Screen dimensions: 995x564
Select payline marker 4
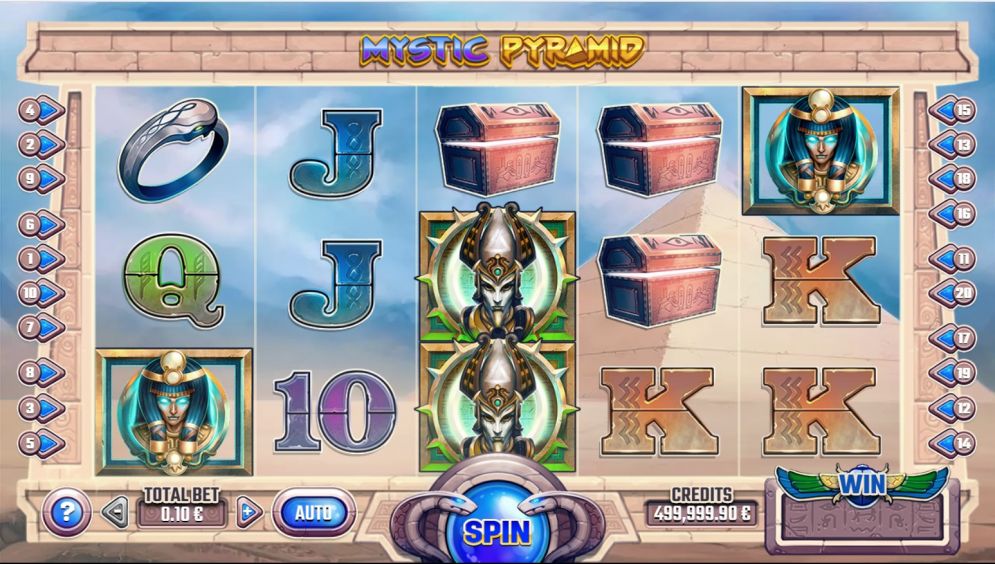40,109
